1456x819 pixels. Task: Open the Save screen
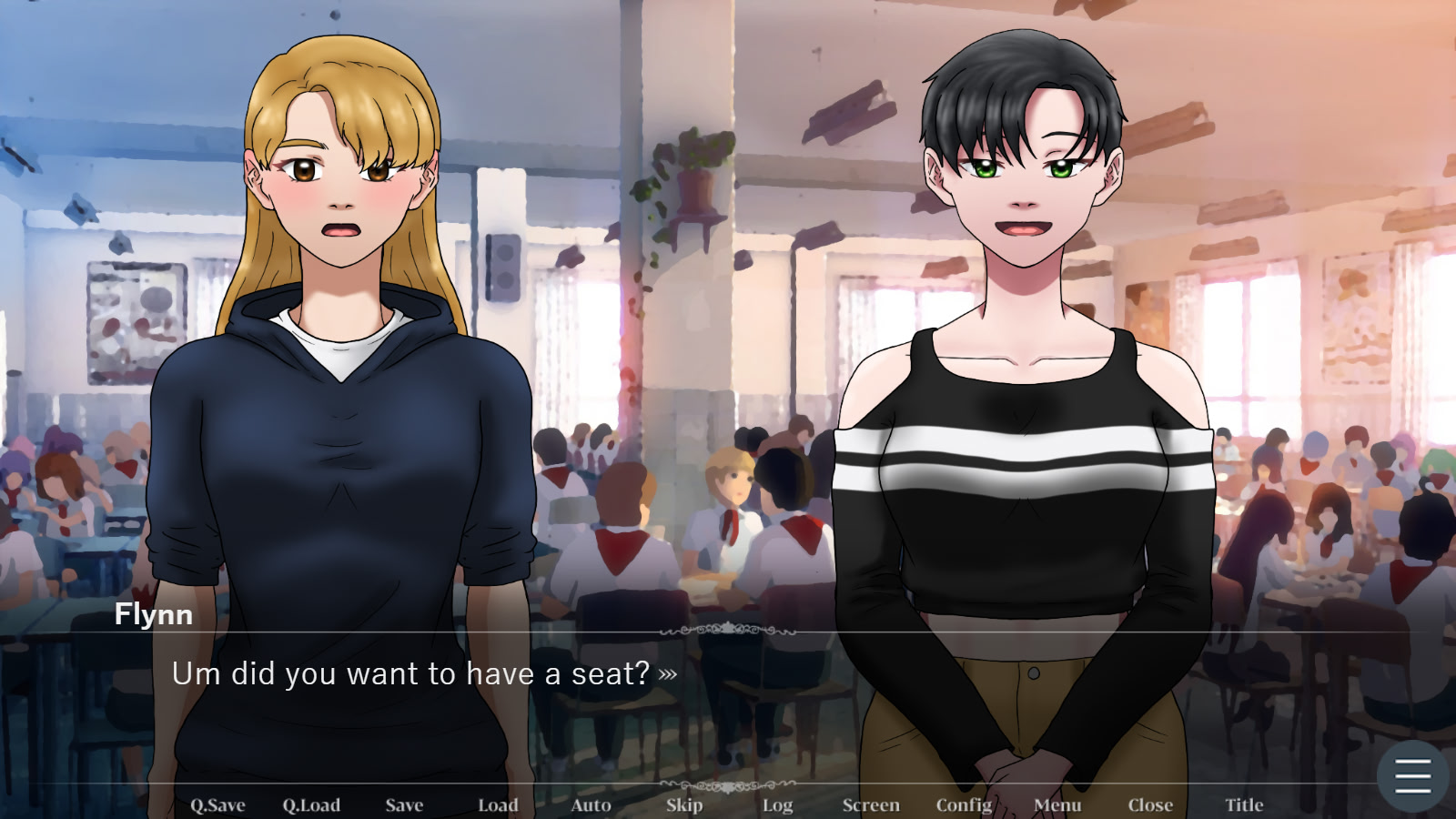[x=404, y=804]
